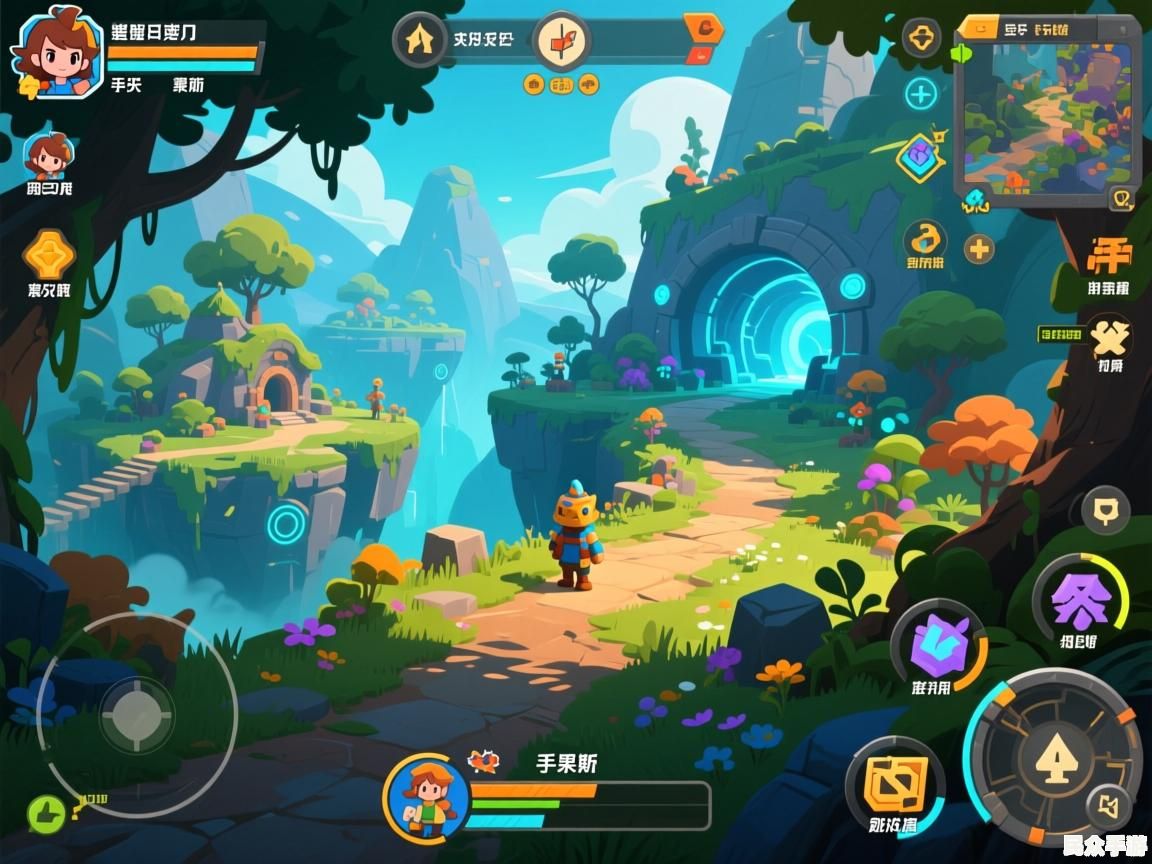Activate the purple glyph skill with the yellow ring
Image resolution: width=1152 pixels, height=864 pixels.
click(x=1080, y=601)
